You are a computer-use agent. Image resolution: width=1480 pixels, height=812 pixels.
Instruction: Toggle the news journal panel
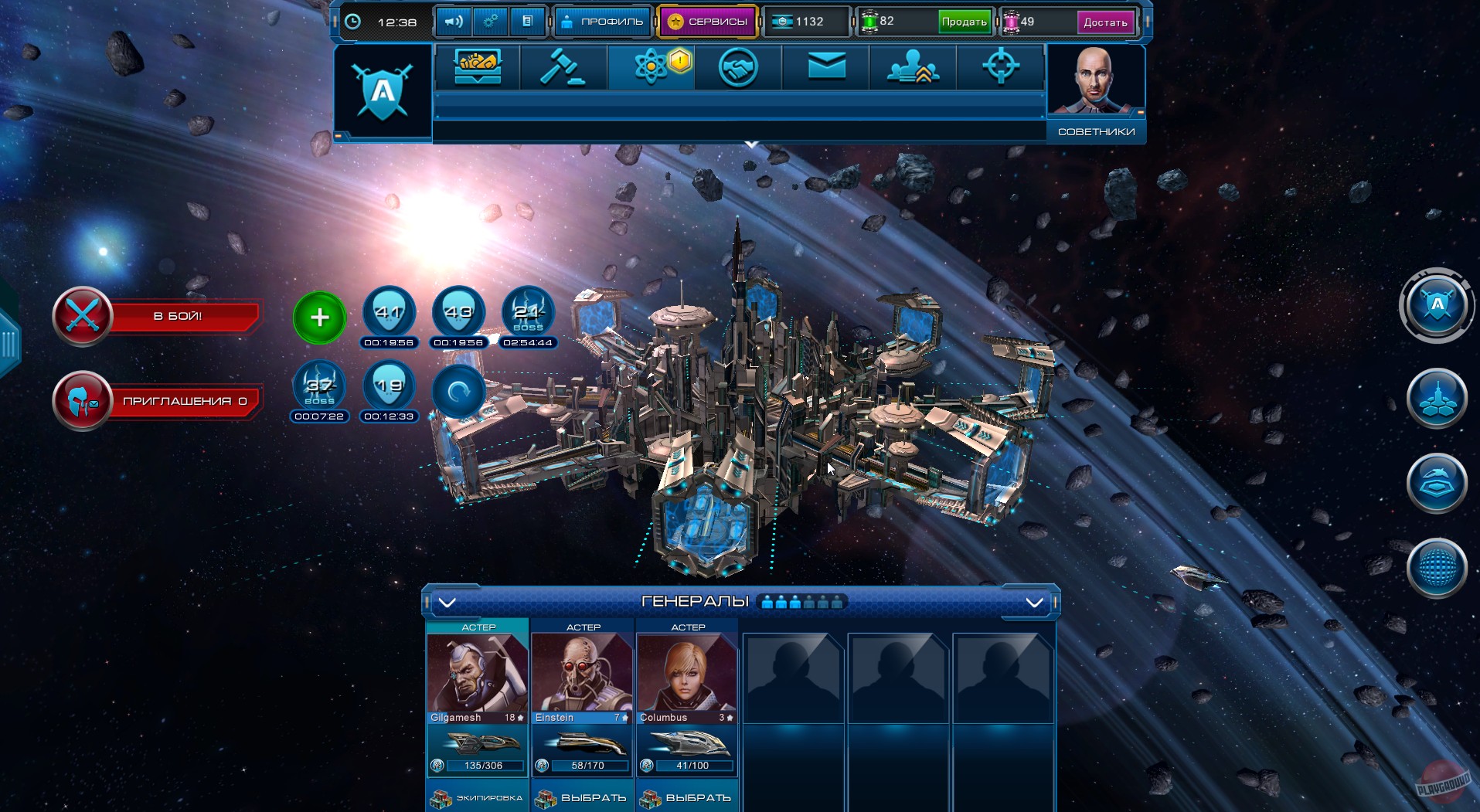coord(529,21)
